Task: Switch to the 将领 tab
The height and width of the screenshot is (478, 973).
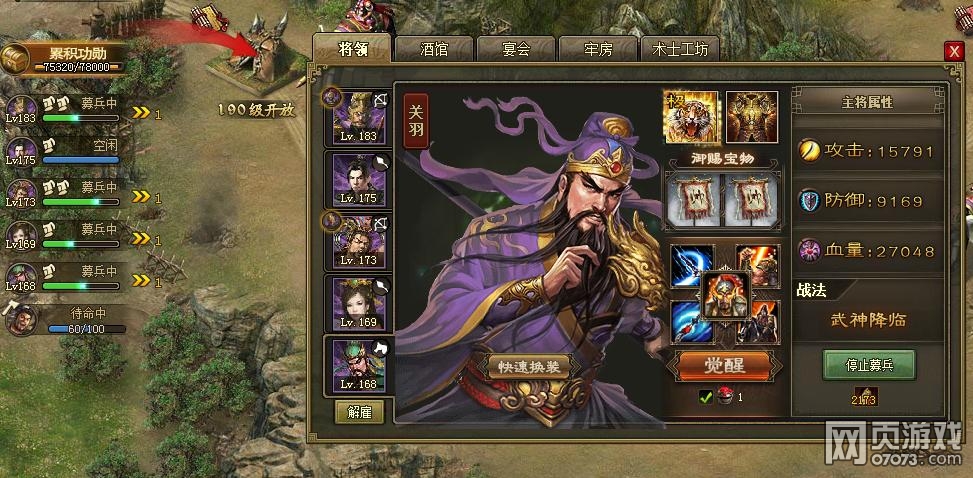Action: (352, 48)
